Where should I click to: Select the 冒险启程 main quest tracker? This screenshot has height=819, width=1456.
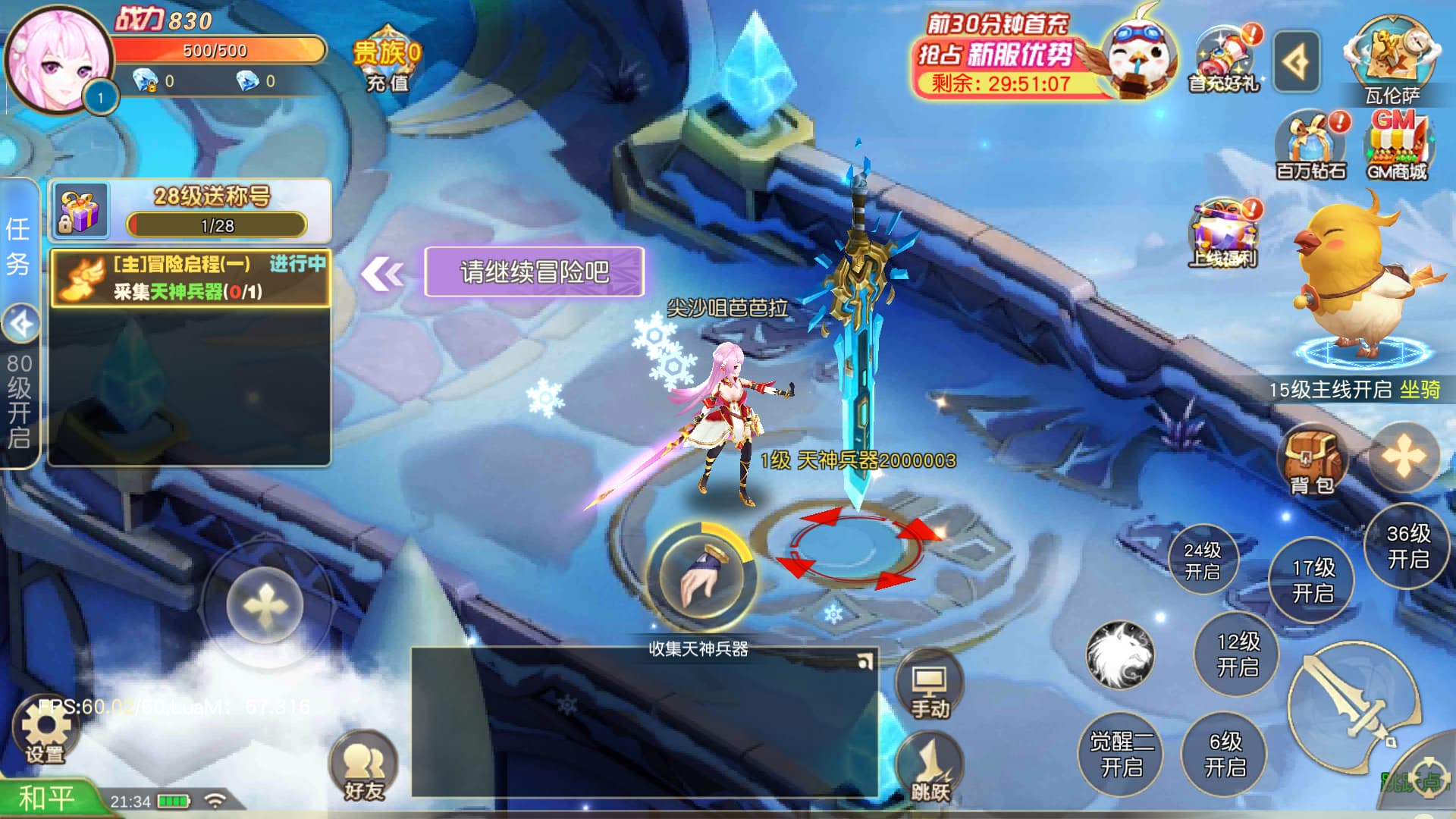[x=190, y=278]
